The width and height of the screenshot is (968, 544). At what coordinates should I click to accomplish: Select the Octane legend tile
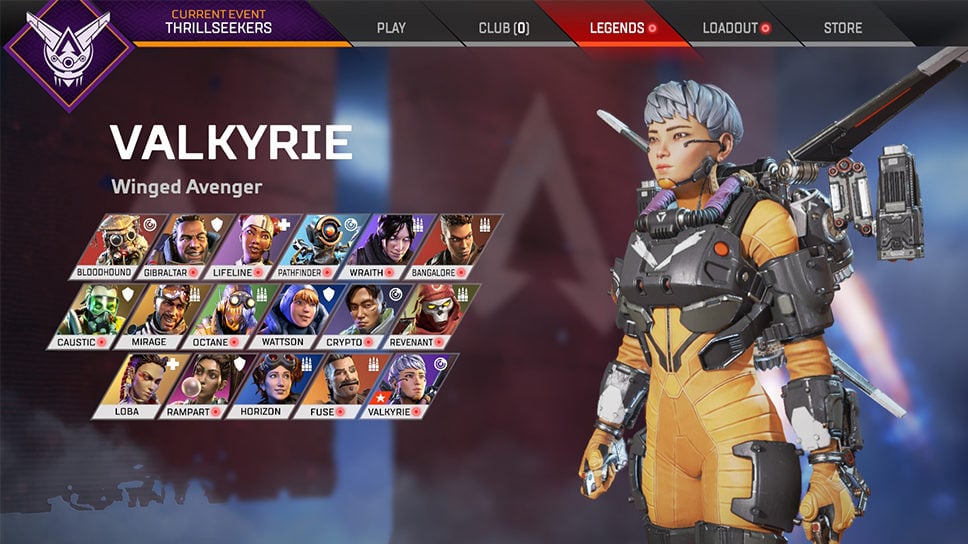click(220, 315)
